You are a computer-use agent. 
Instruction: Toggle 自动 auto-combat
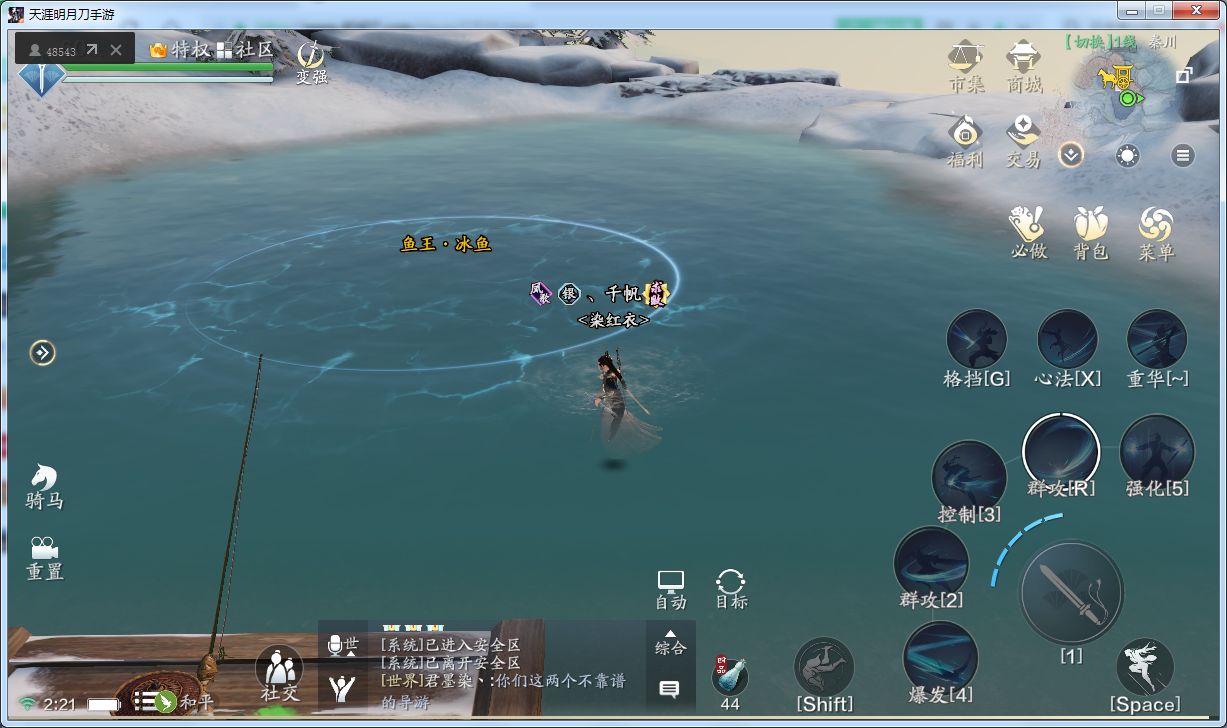coord(670,587)
